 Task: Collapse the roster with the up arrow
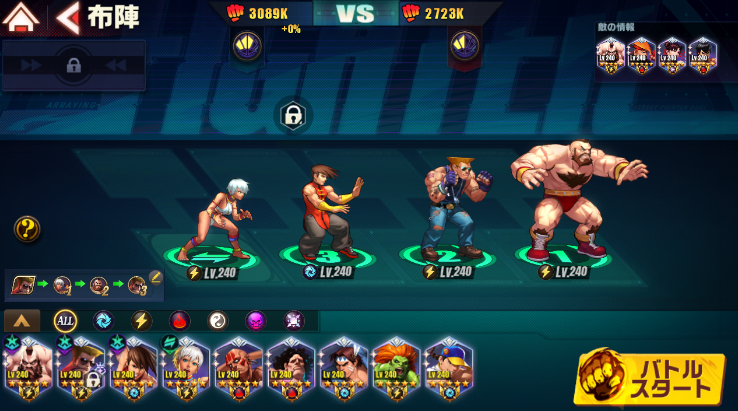[22, 321]
